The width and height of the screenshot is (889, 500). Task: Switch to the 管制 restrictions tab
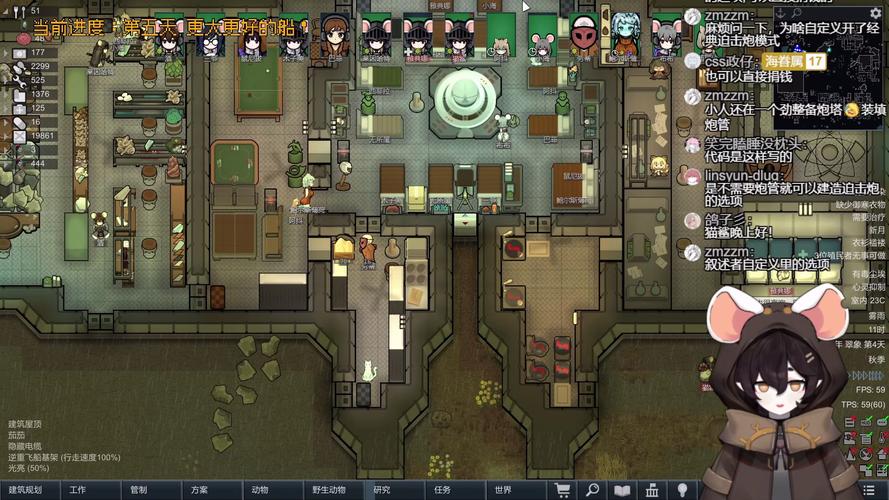coord(138,490)
